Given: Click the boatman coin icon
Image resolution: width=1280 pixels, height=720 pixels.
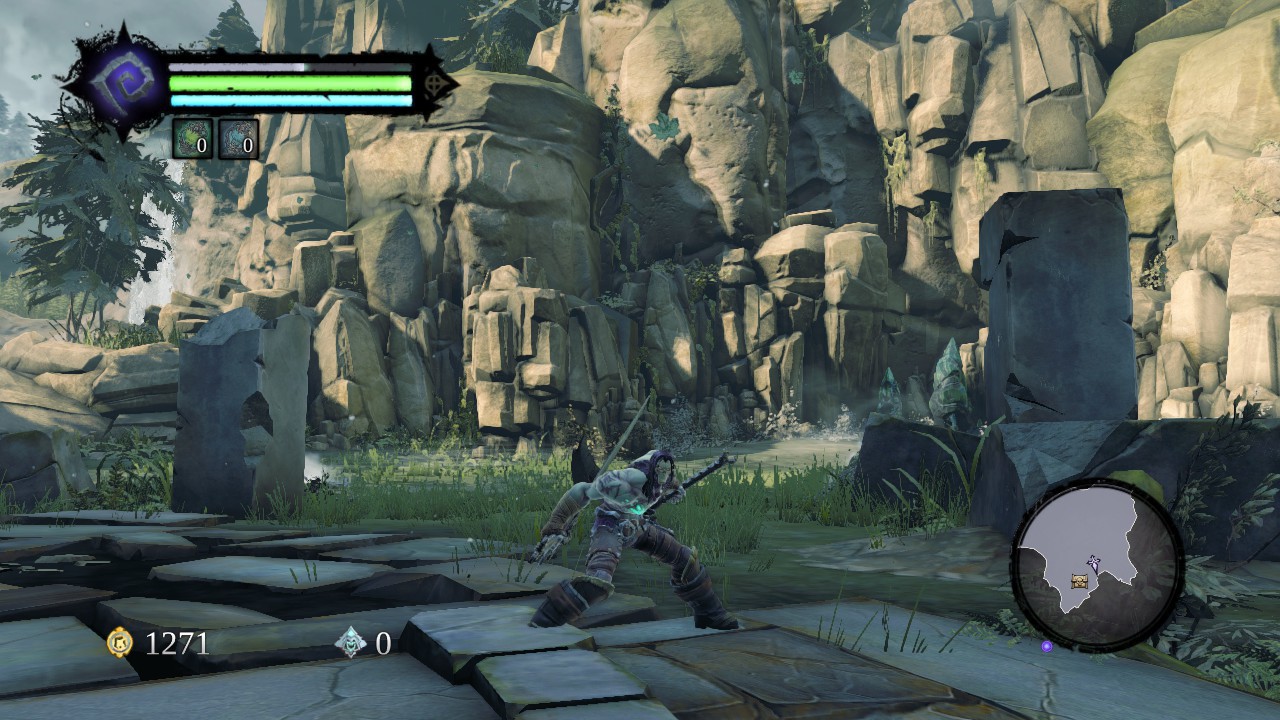Looking at the screenshot, I should [x=351, y=643].
